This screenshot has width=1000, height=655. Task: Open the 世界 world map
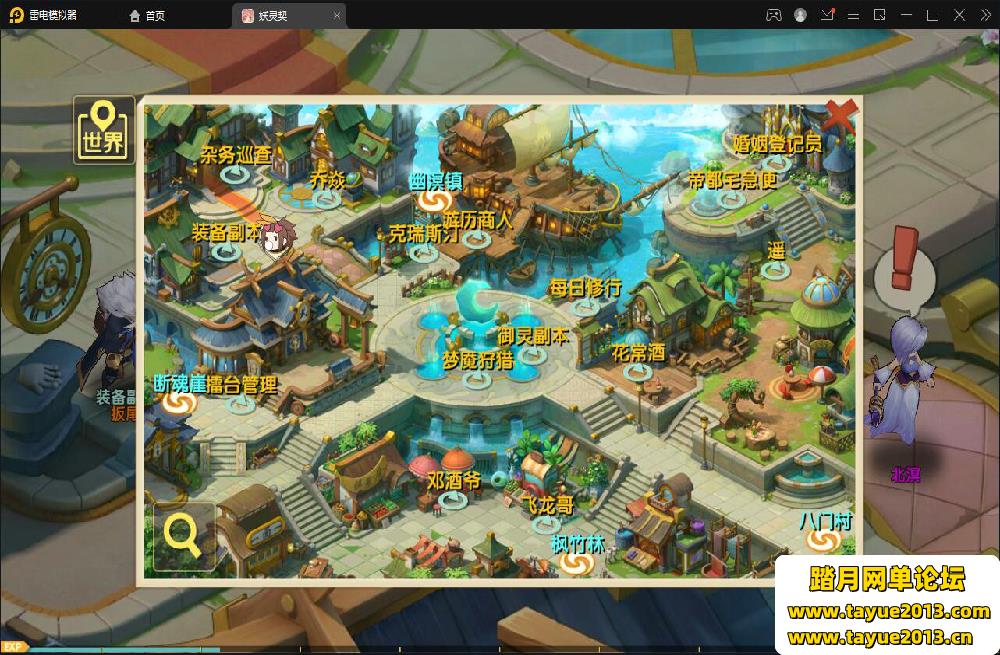104,130
